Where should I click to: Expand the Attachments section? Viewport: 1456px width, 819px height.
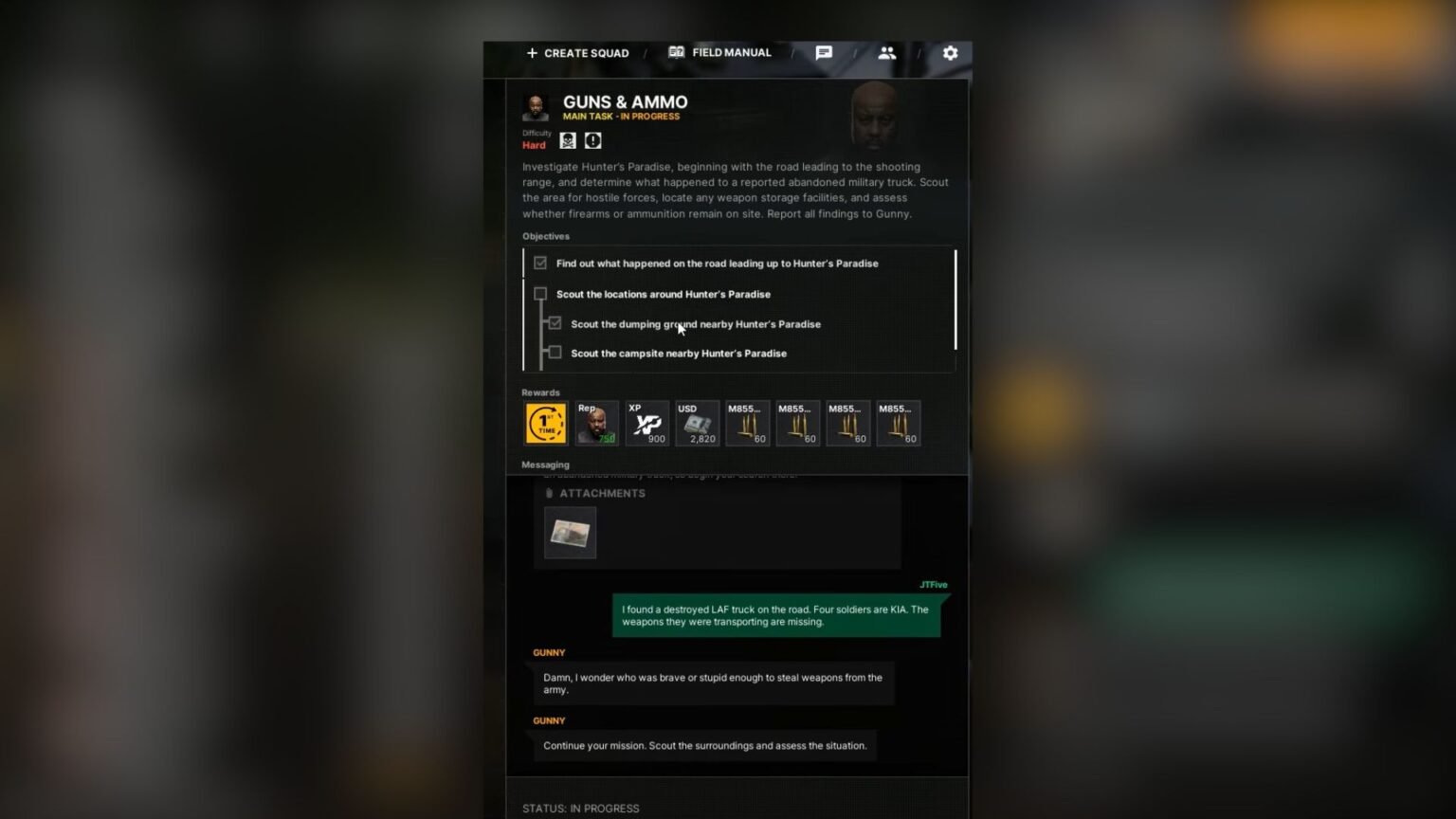pos(595,493)
